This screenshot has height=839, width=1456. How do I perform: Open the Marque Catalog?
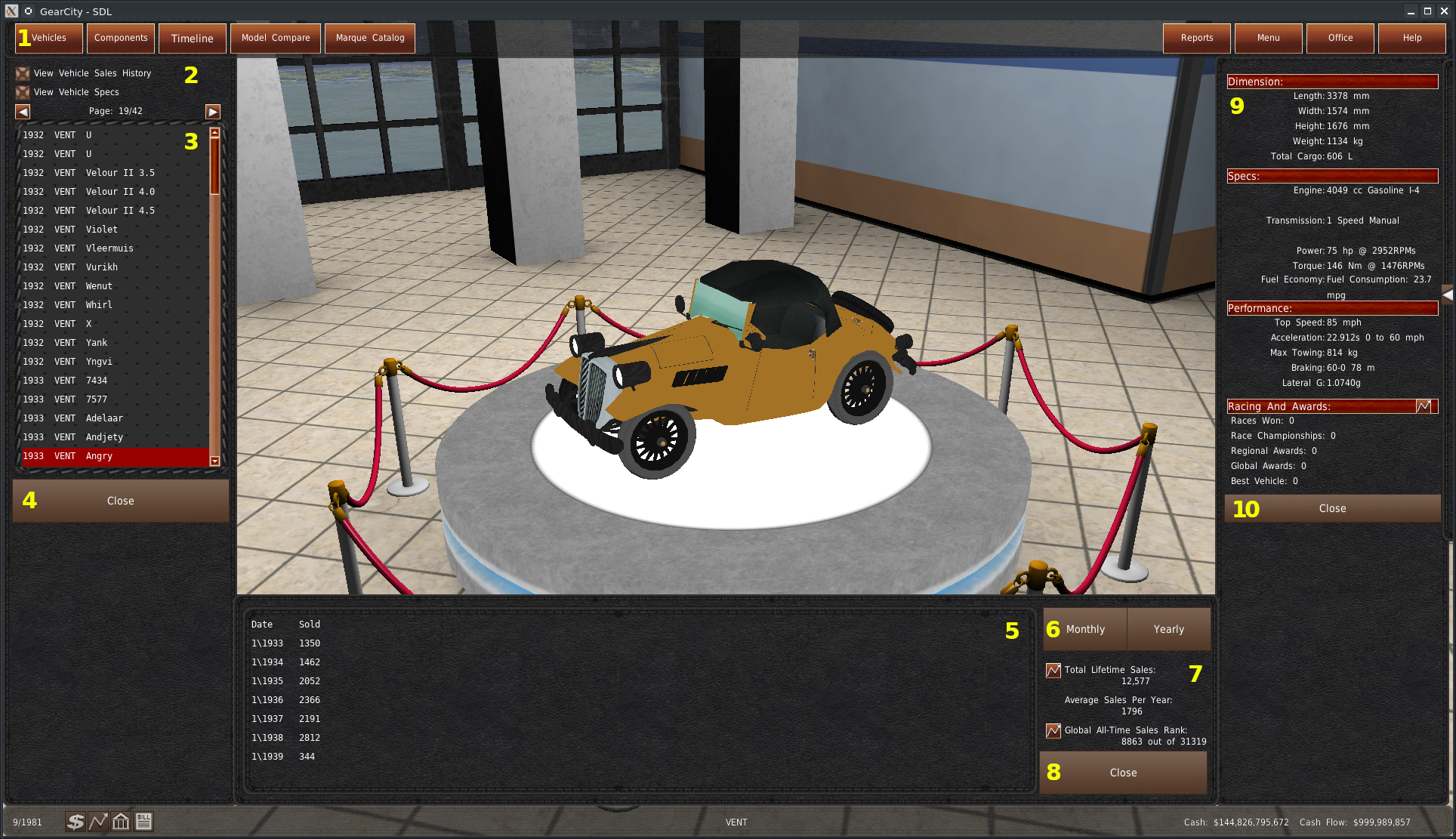point(370,38)
